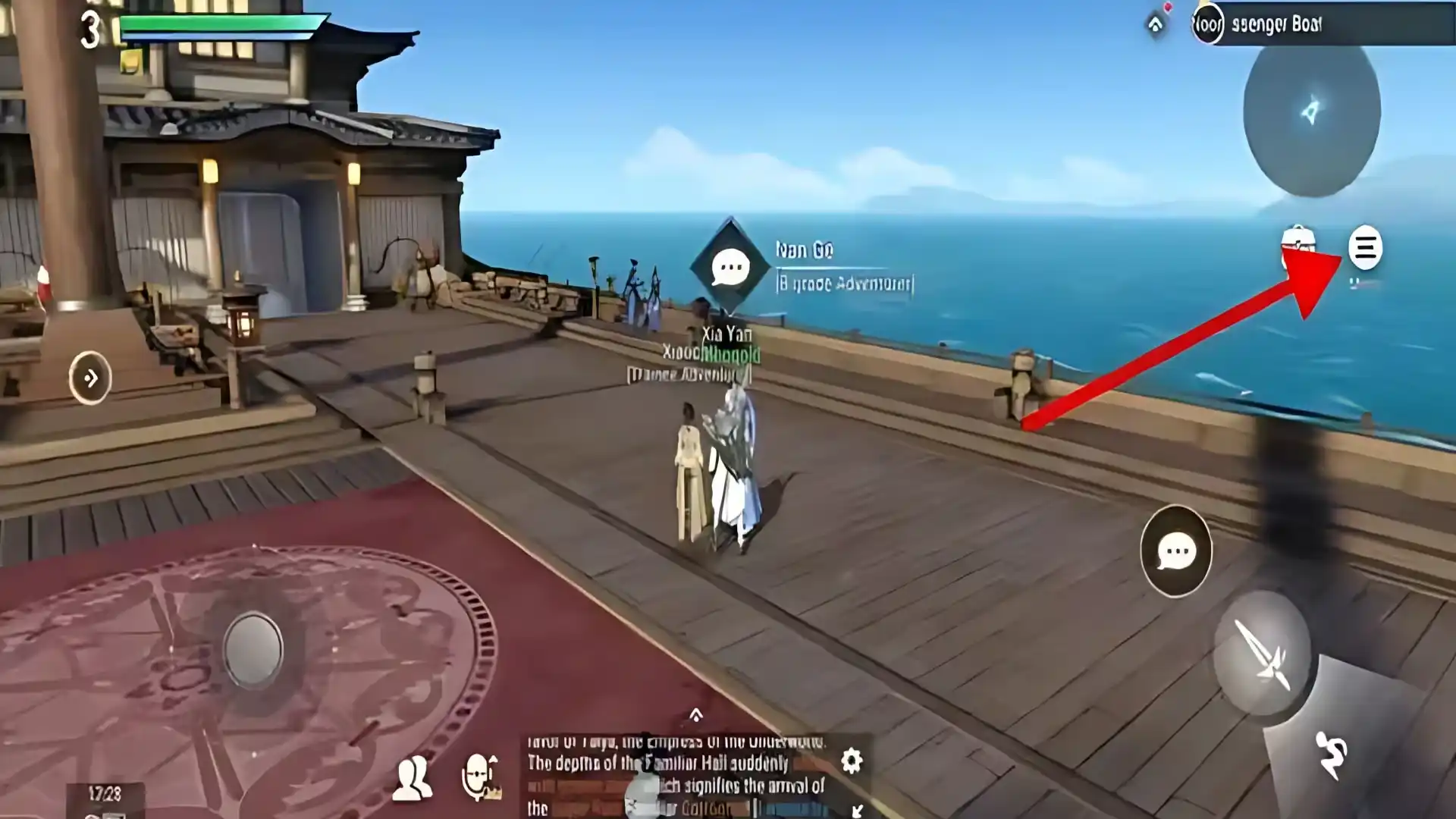Toggle the home waypoint icon near the minimap
The height and width of the screenshot is (819, 1456).
pyautogui.click(x=1156, y=23)
